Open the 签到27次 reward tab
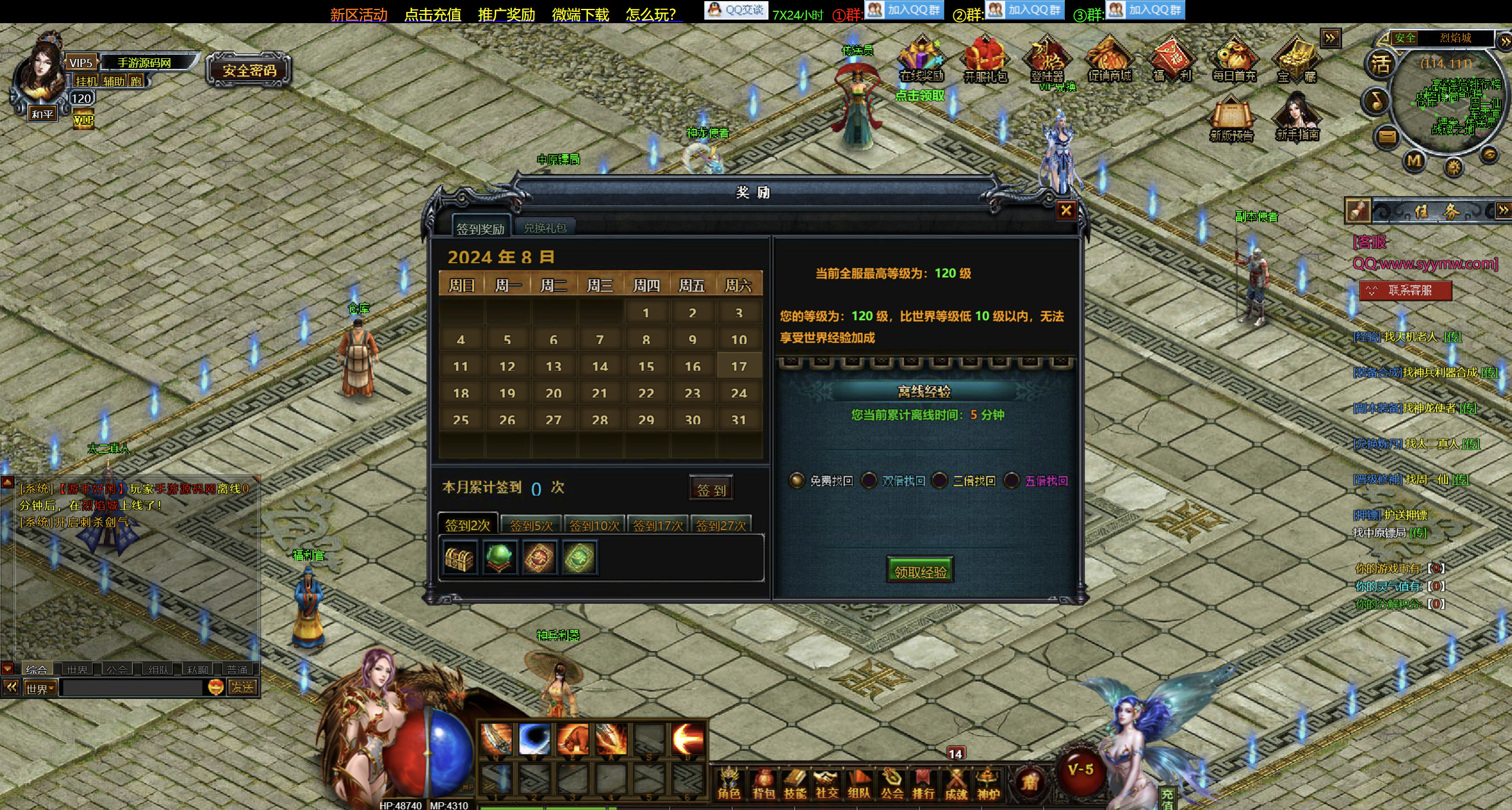This screenshot has height=810, width=1512. 720,526
